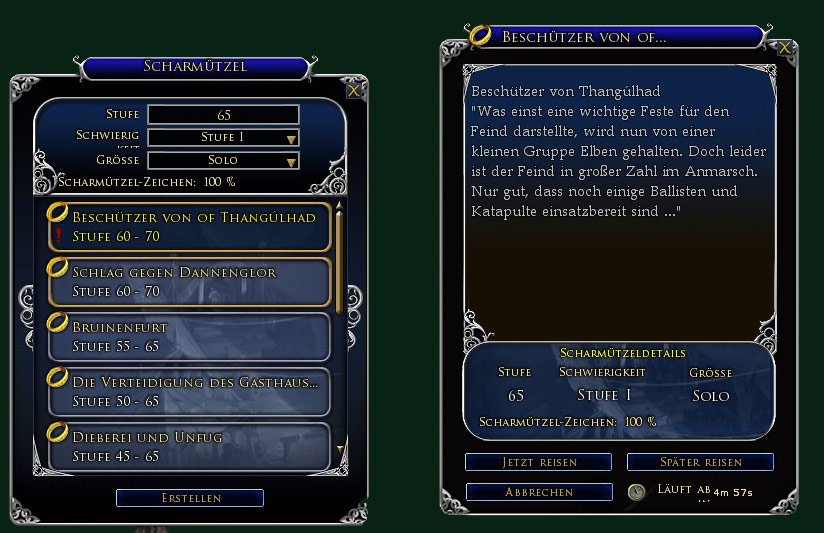The width and height of the screenshot is (824, 533).
Task: Choose the Schlag gegen Dannenglor entry
Action: (188, 282)
